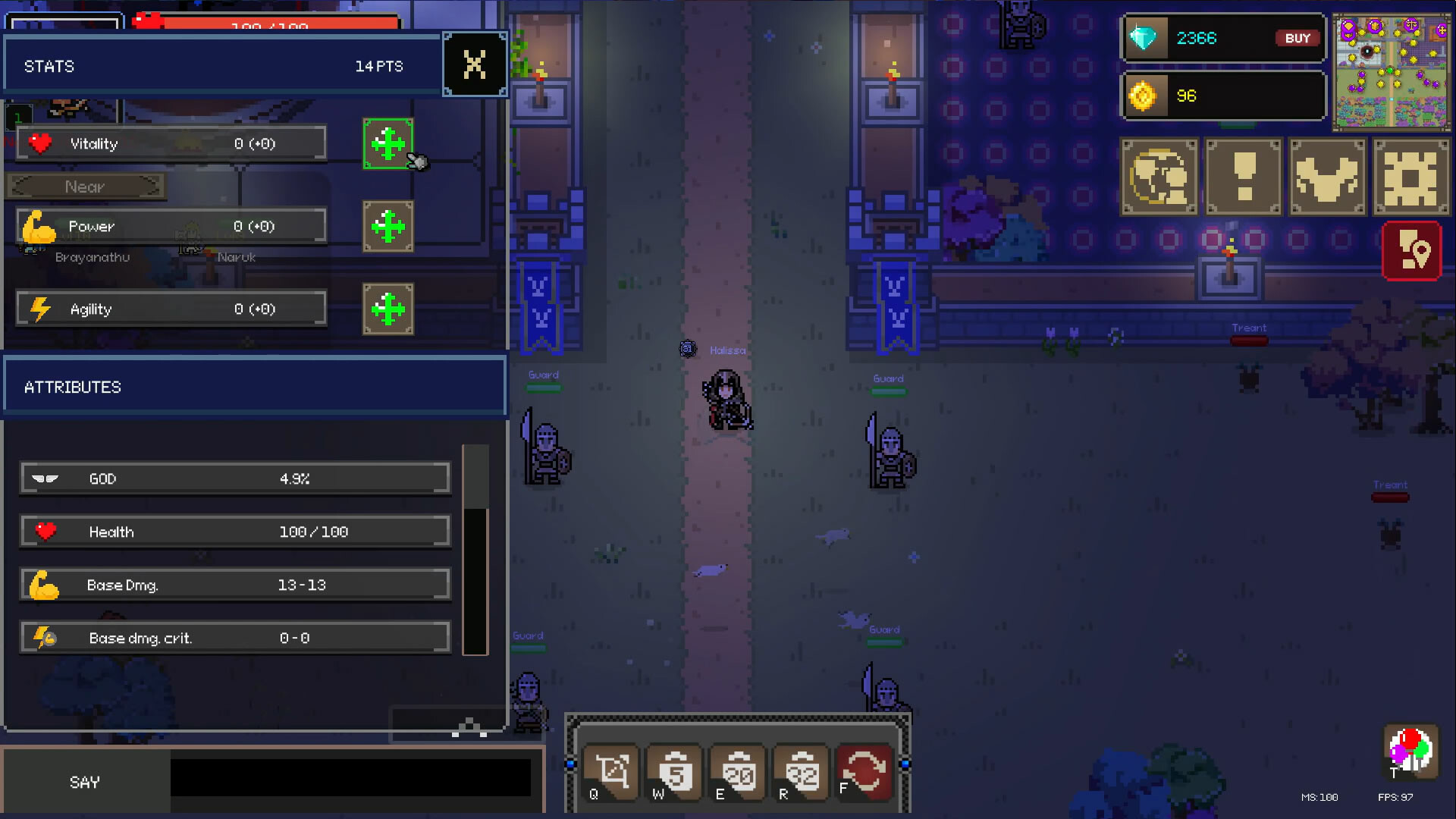The image size is (1456, 819).
Task: Use the potion with 20 charges on slot E
Action: click(737, 772)
